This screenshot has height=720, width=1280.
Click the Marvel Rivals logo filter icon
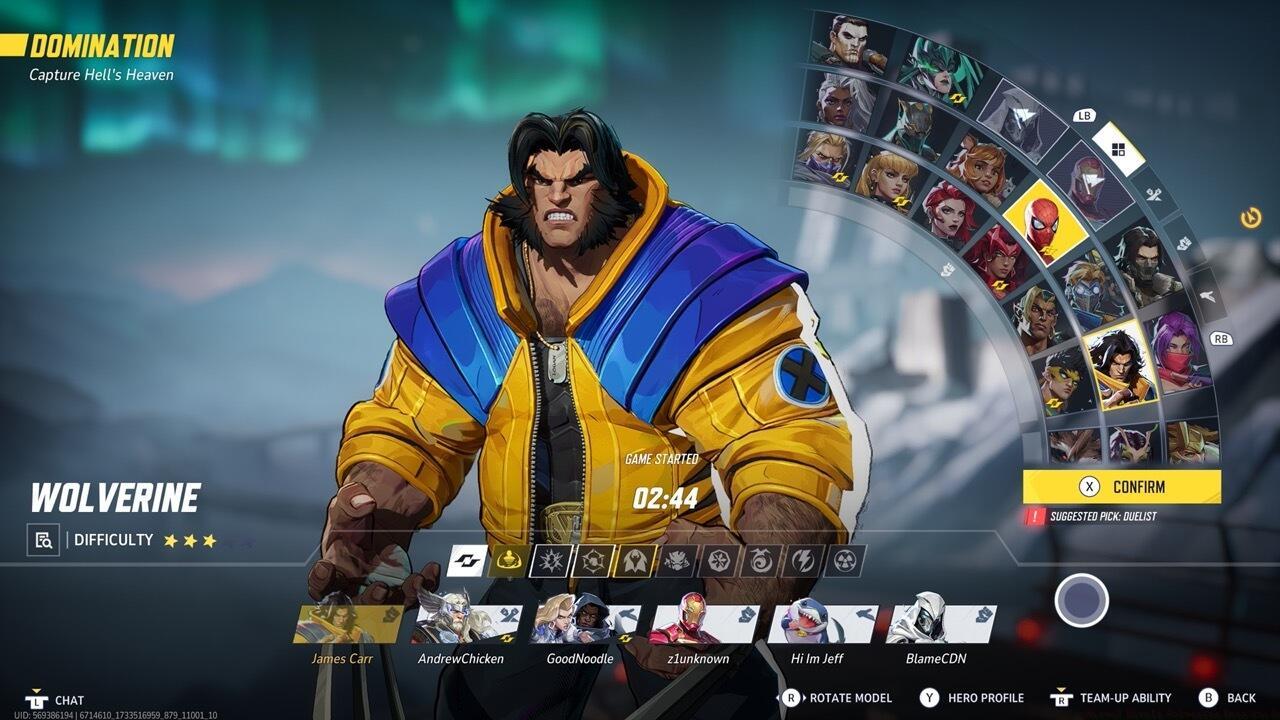(467, 560)
